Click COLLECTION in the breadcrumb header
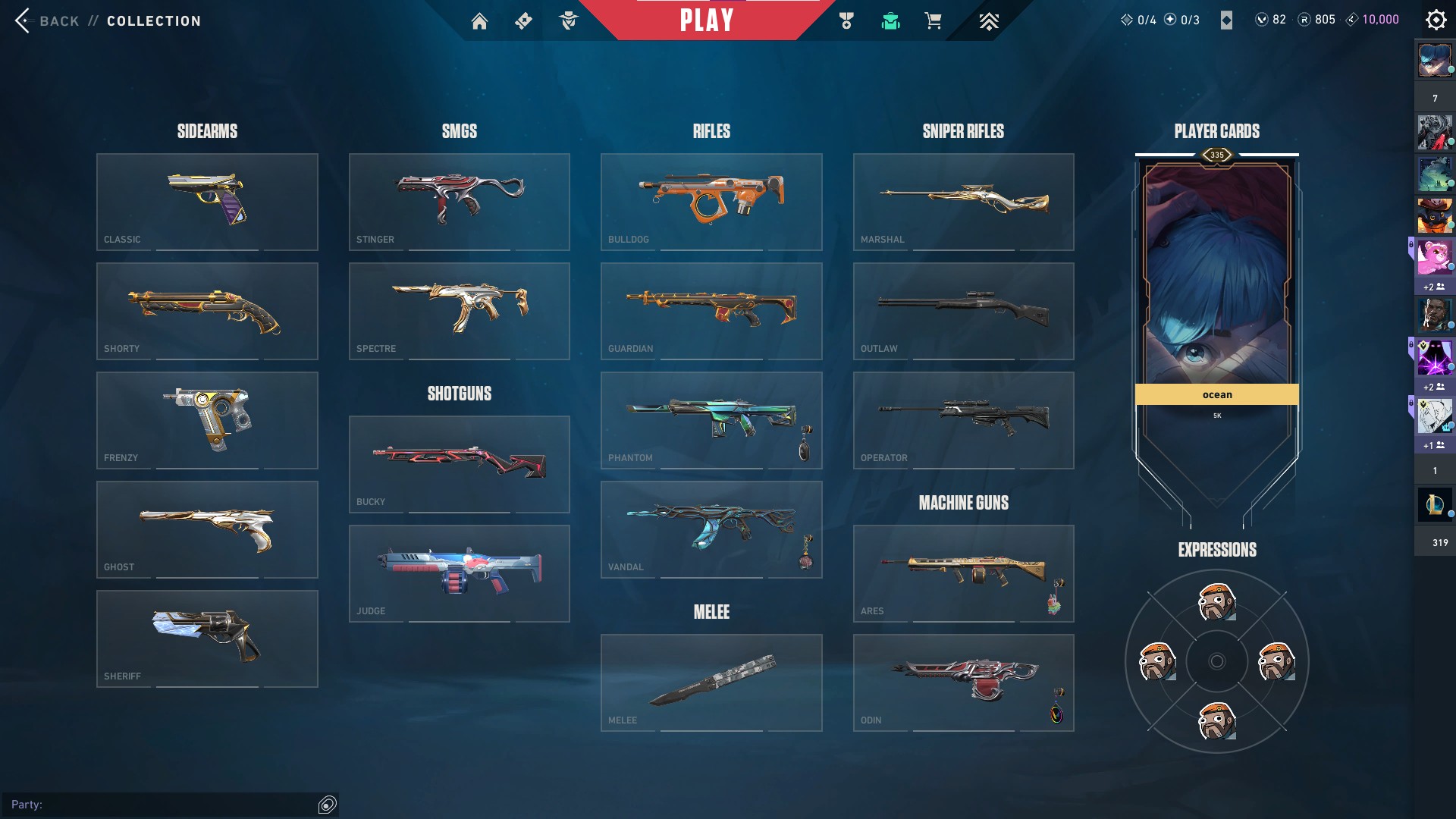1456x819 pixels. pos(152,20)
